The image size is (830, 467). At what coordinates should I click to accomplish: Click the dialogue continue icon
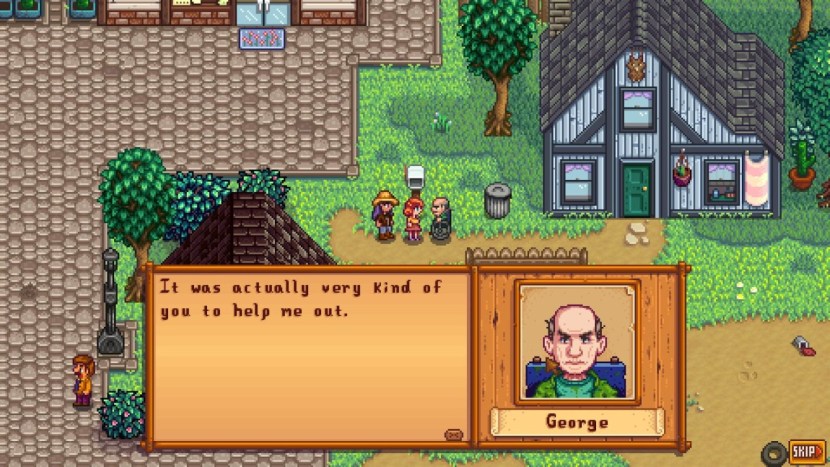pos(454,435)
